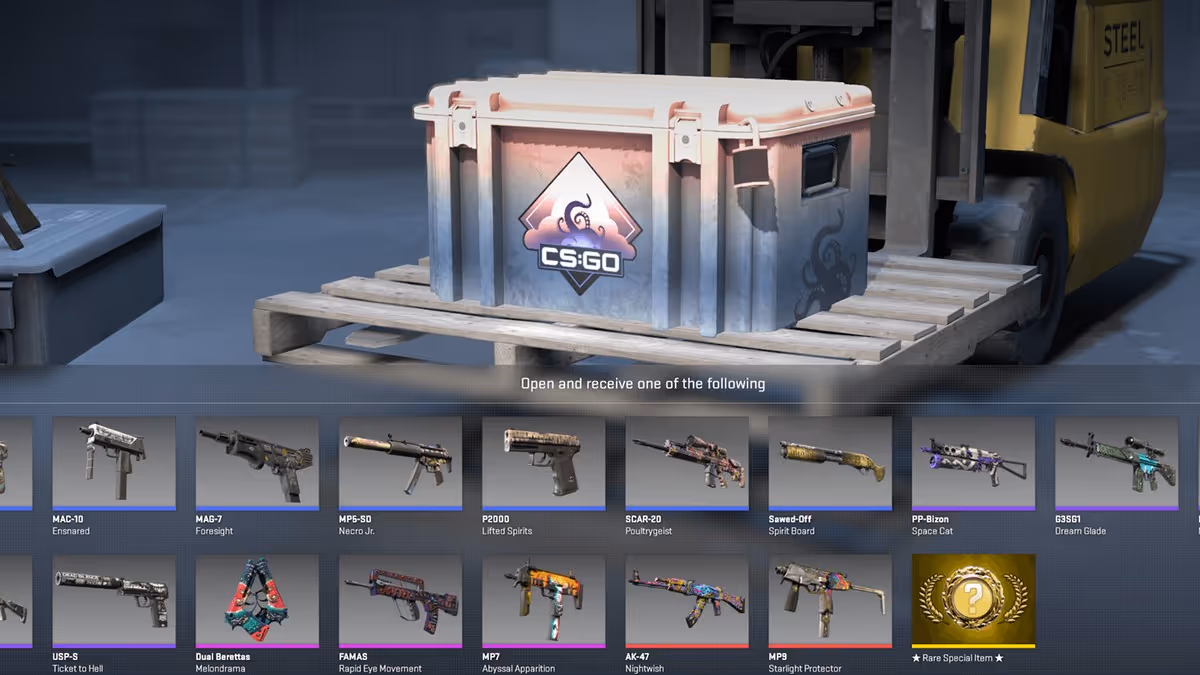View the SCAR-20 Poultrygeist skin

687,462
